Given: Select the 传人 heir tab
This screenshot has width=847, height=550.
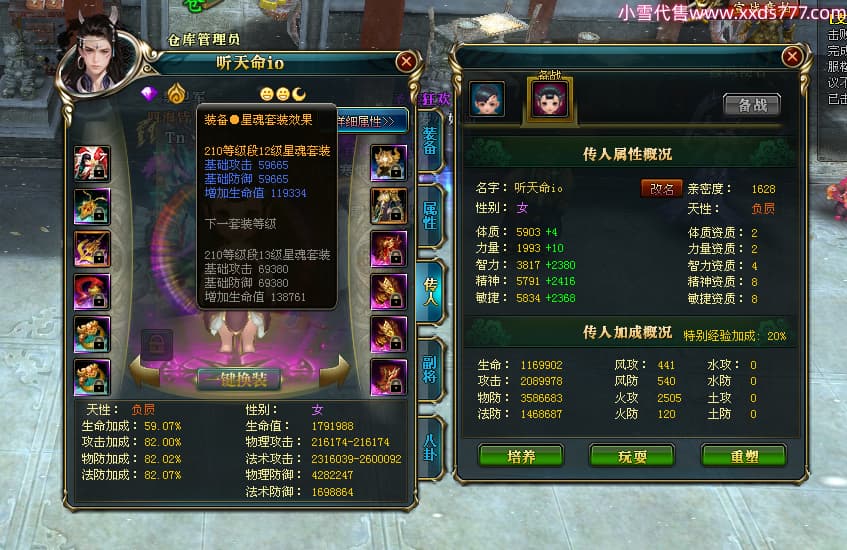Looking at the screenshot, I should pos(430,288).
